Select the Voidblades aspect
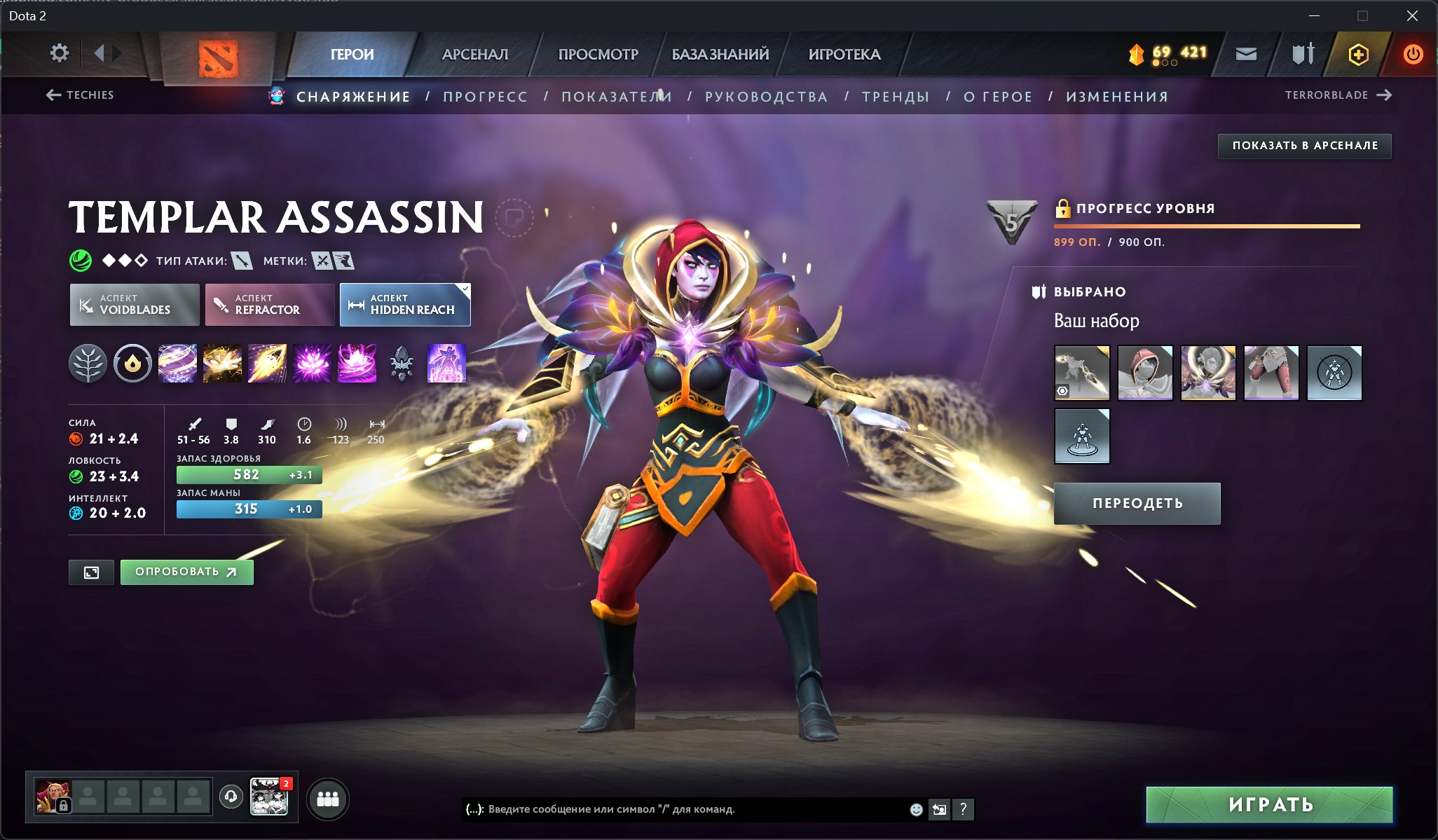This screenshot has width=1438, height=840. [x=134, y=304]
